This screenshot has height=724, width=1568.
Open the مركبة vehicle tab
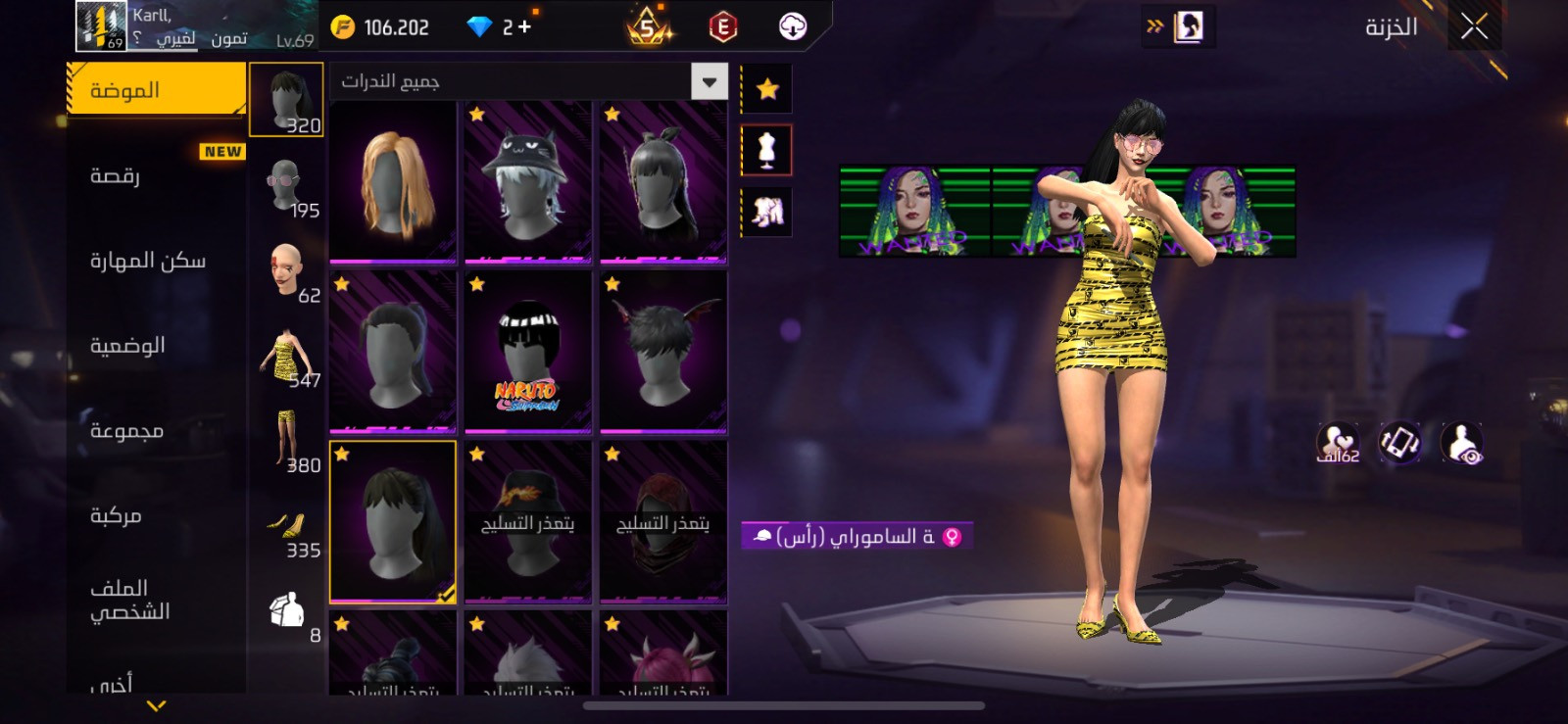point(116,515)
